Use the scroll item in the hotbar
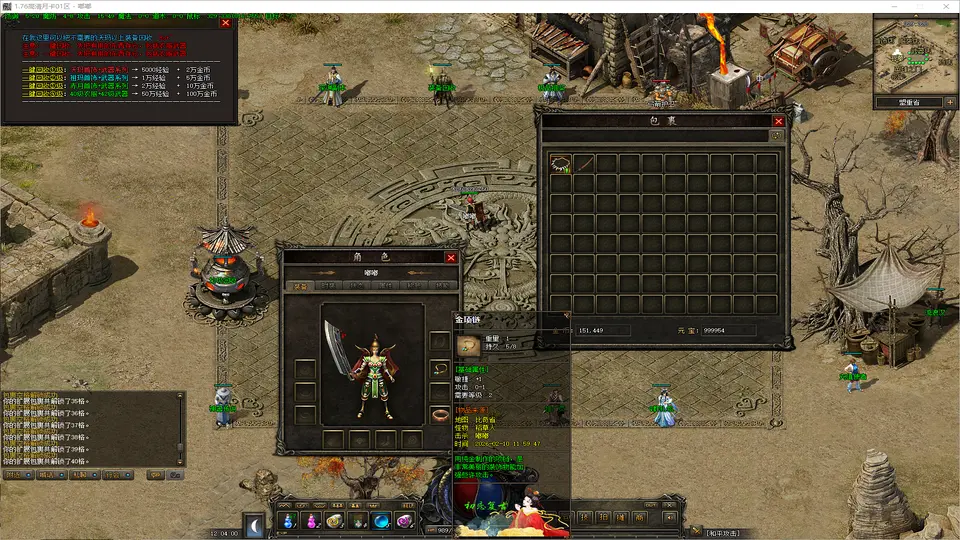The height and width of the screenshot is (540, 960). click(x=335, y=521)
